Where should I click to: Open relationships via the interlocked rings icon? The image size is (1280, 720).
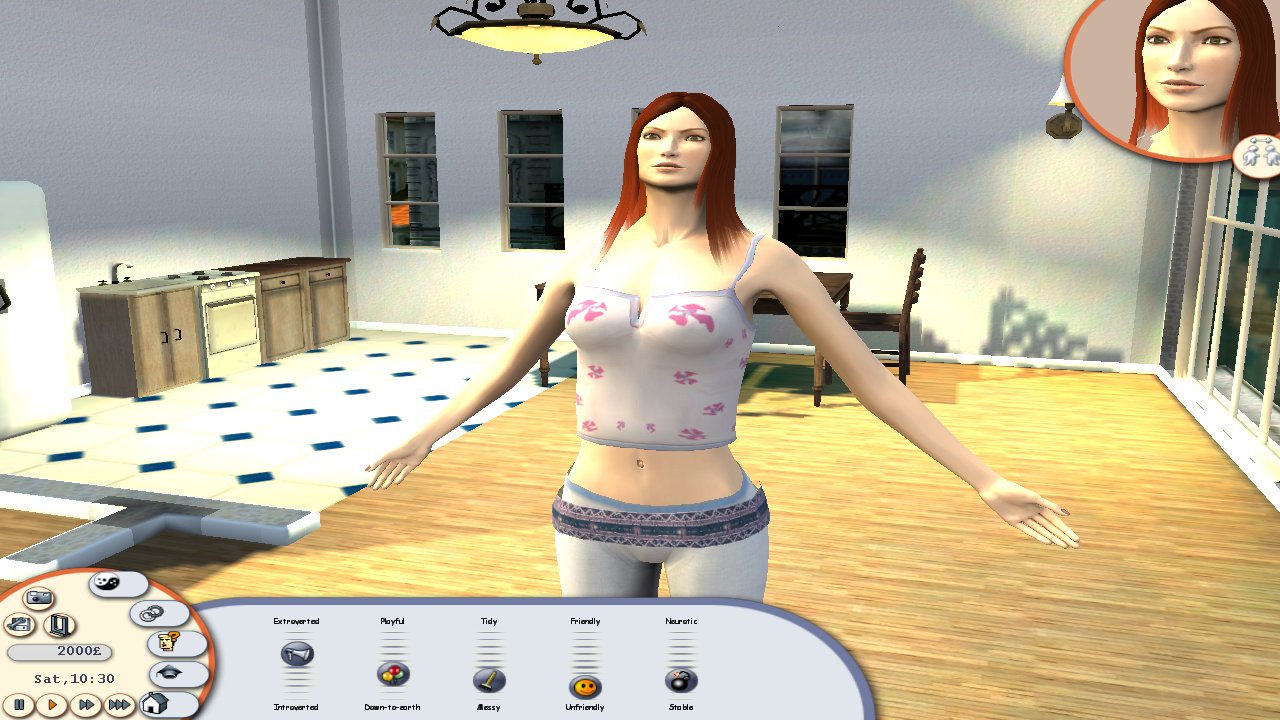(x=150, y=613)
